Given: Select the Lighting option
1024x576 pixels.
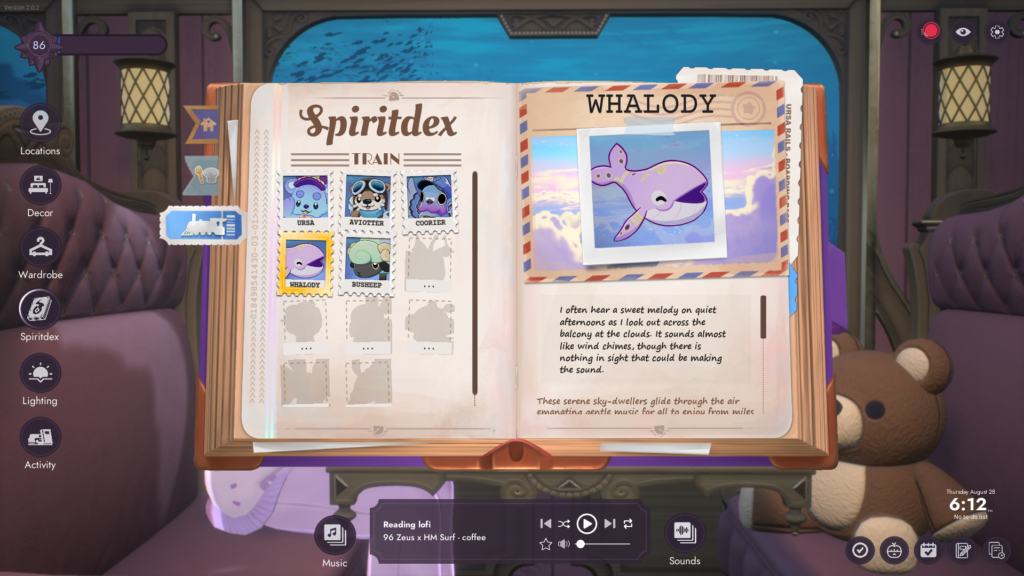Looking at the screenshot, I should [40, 374].
